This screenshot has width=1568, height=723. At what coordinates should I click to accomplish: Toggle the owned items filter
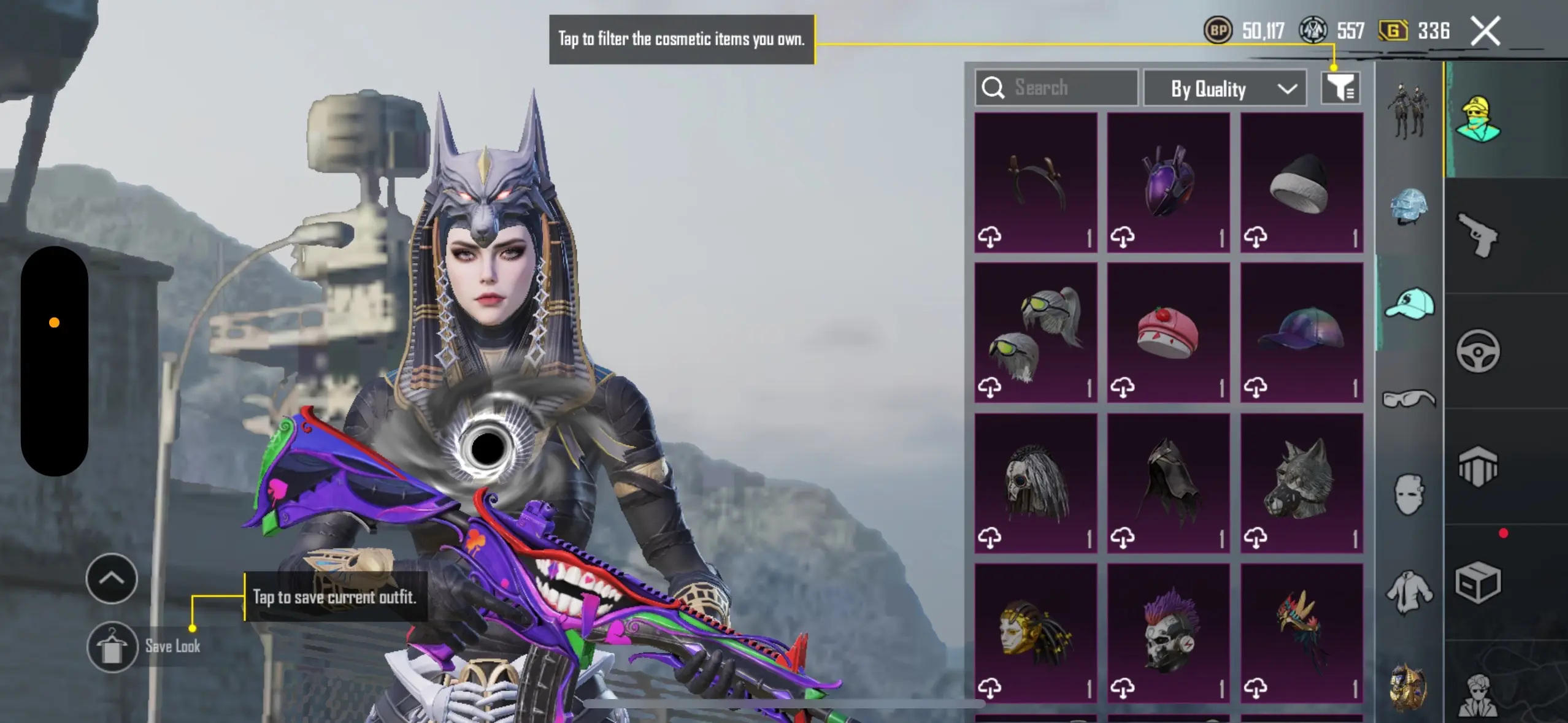[1340, 88]
